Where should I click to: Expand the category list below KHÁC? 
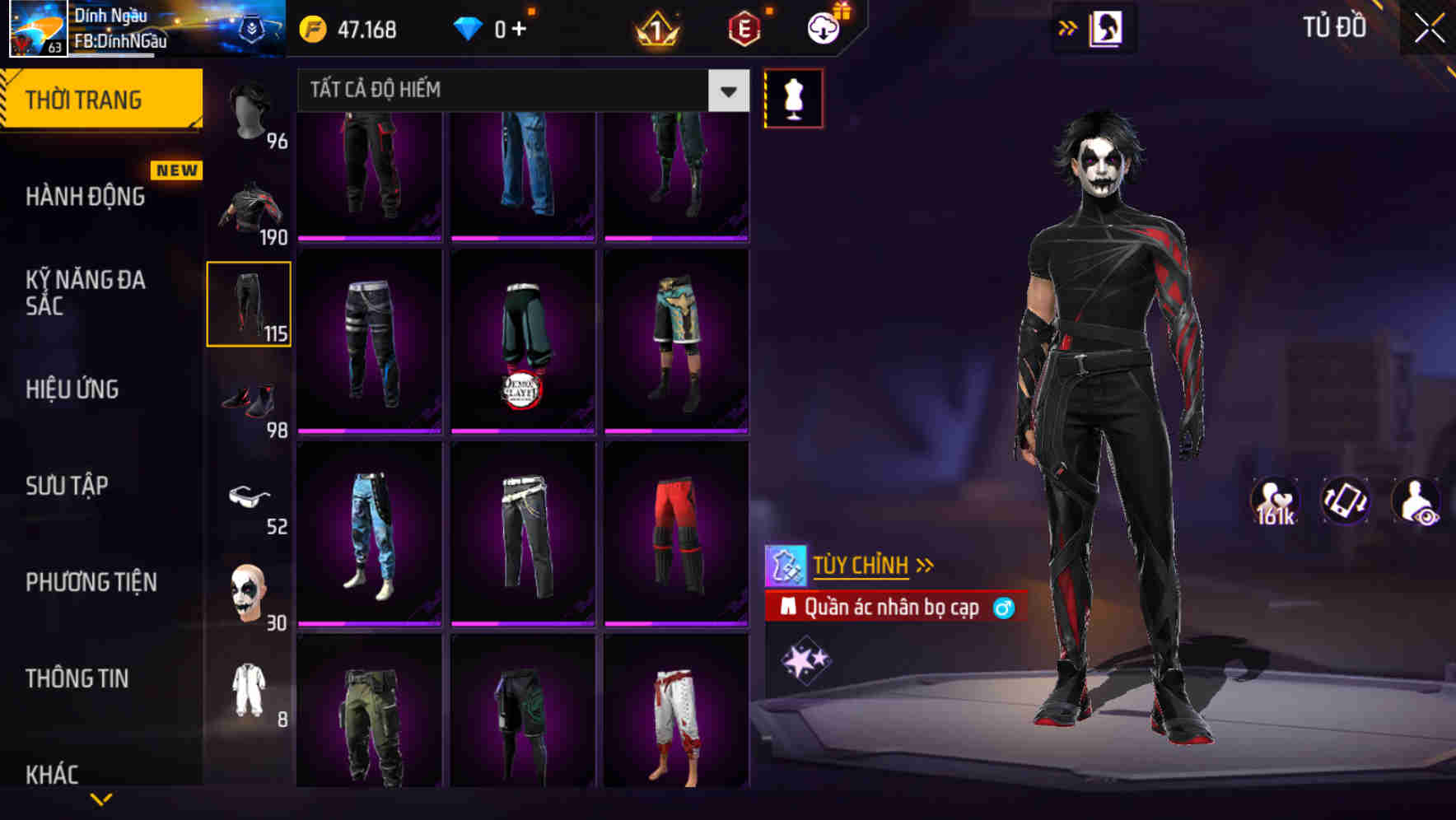[x=102, y=799]
